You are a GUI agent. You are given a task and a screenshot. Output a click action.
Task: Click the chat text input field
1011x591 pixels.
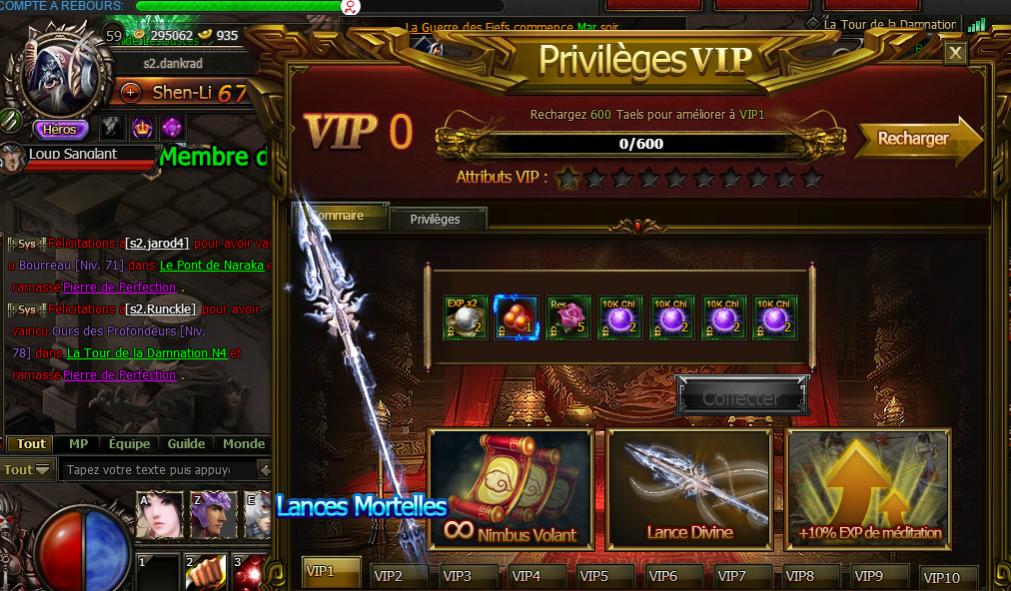(155, 469)
